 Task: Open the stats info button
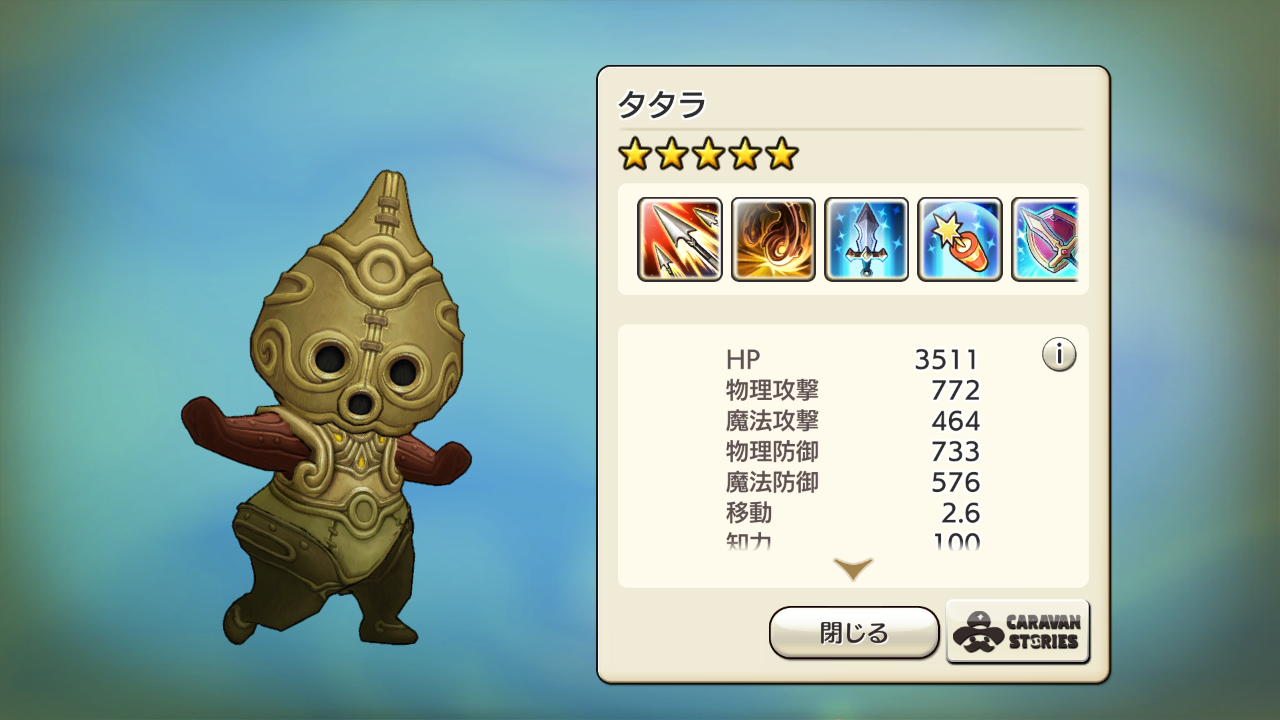click(x=1058, y=354)
